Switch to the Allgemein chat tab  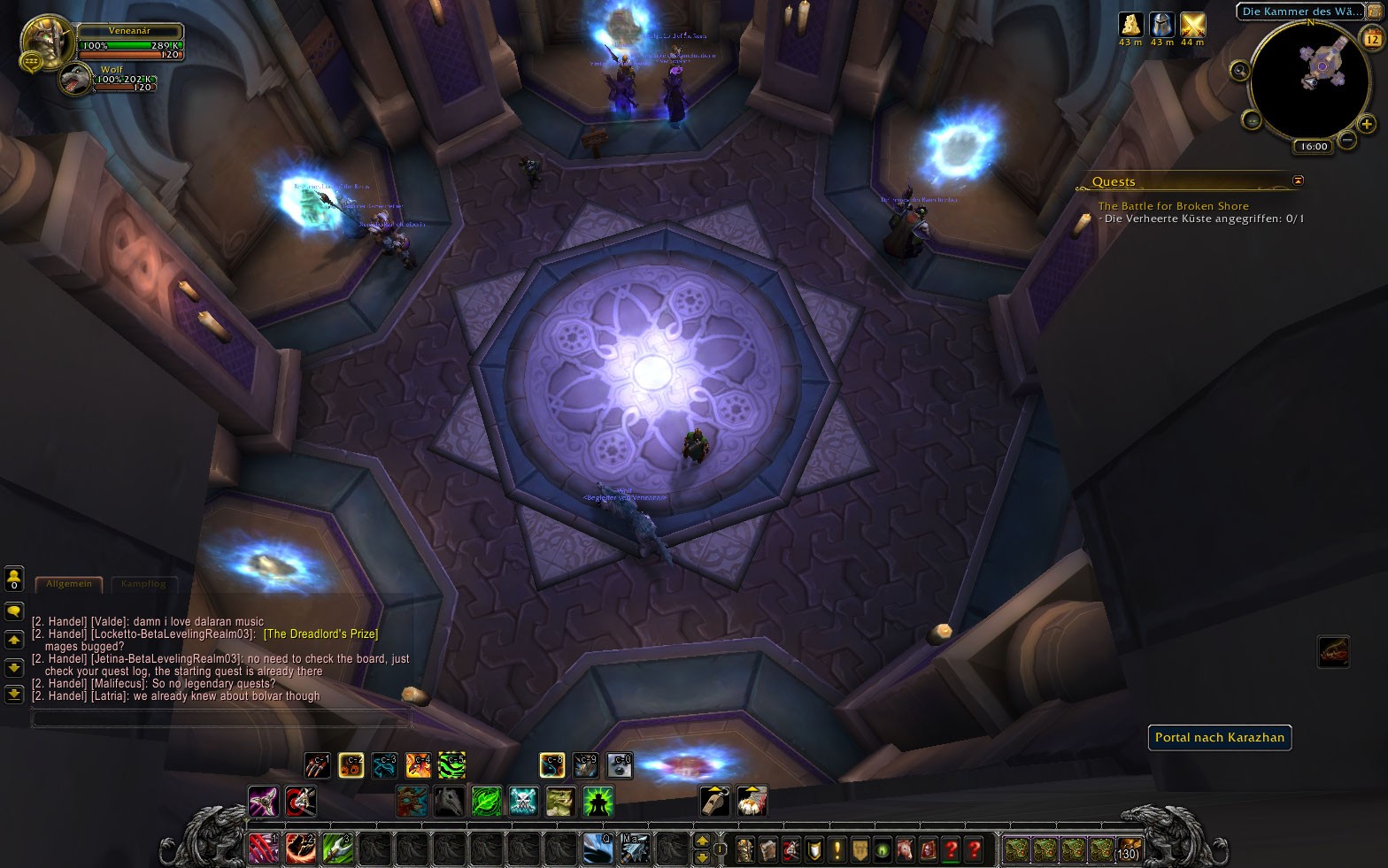69,584
